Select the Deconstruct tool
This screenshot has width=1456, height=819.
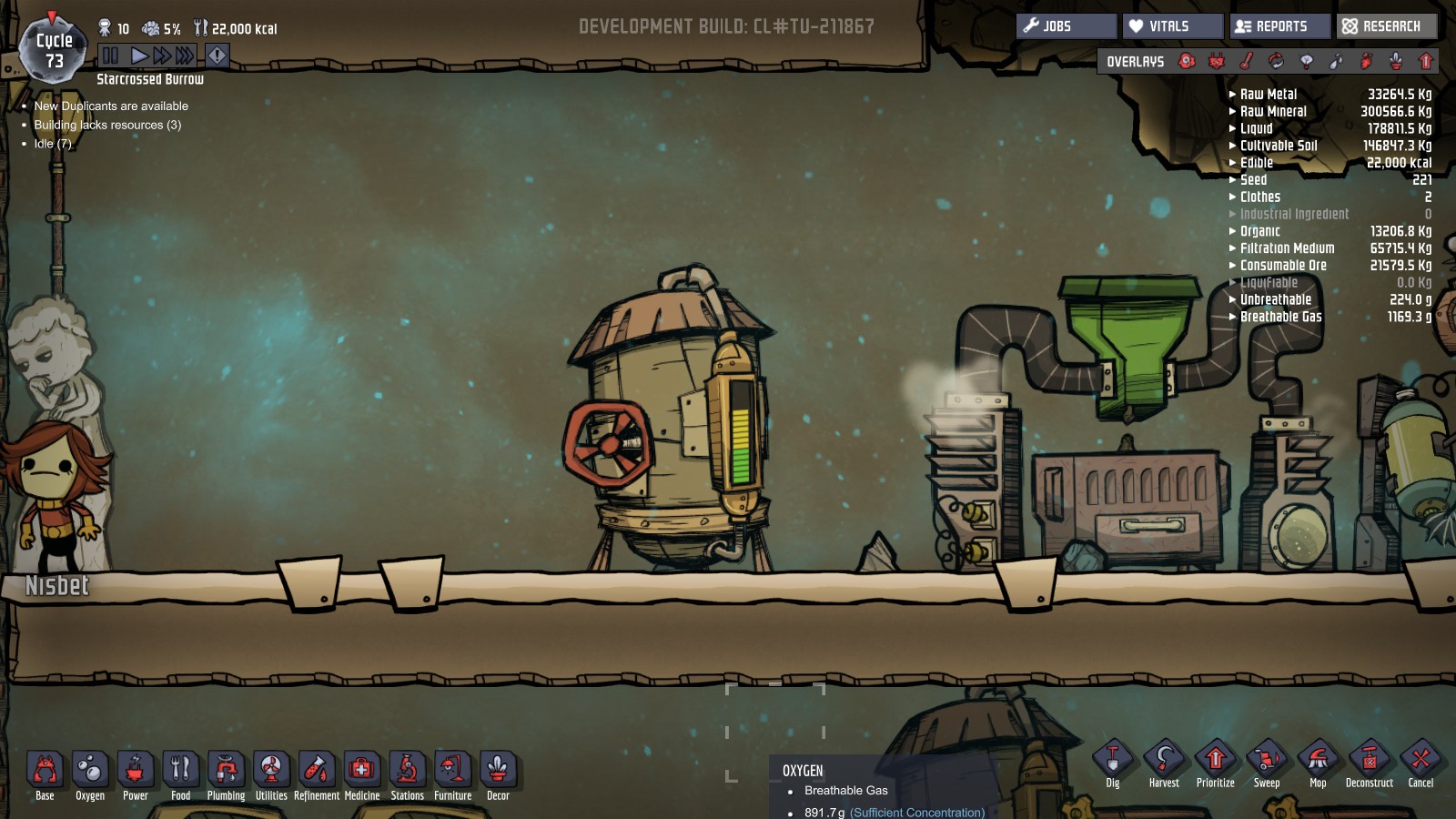1369,760
